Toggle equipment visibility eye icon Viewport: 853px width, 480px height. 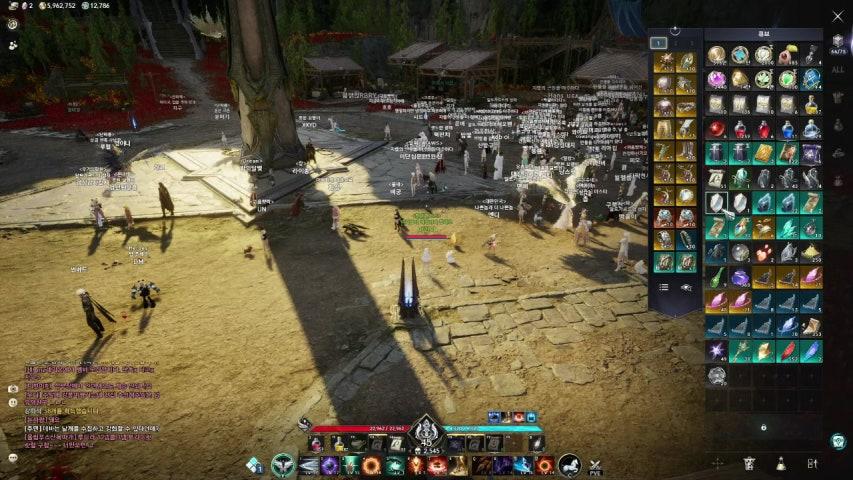pyautogui.click(x=686, y=287)
